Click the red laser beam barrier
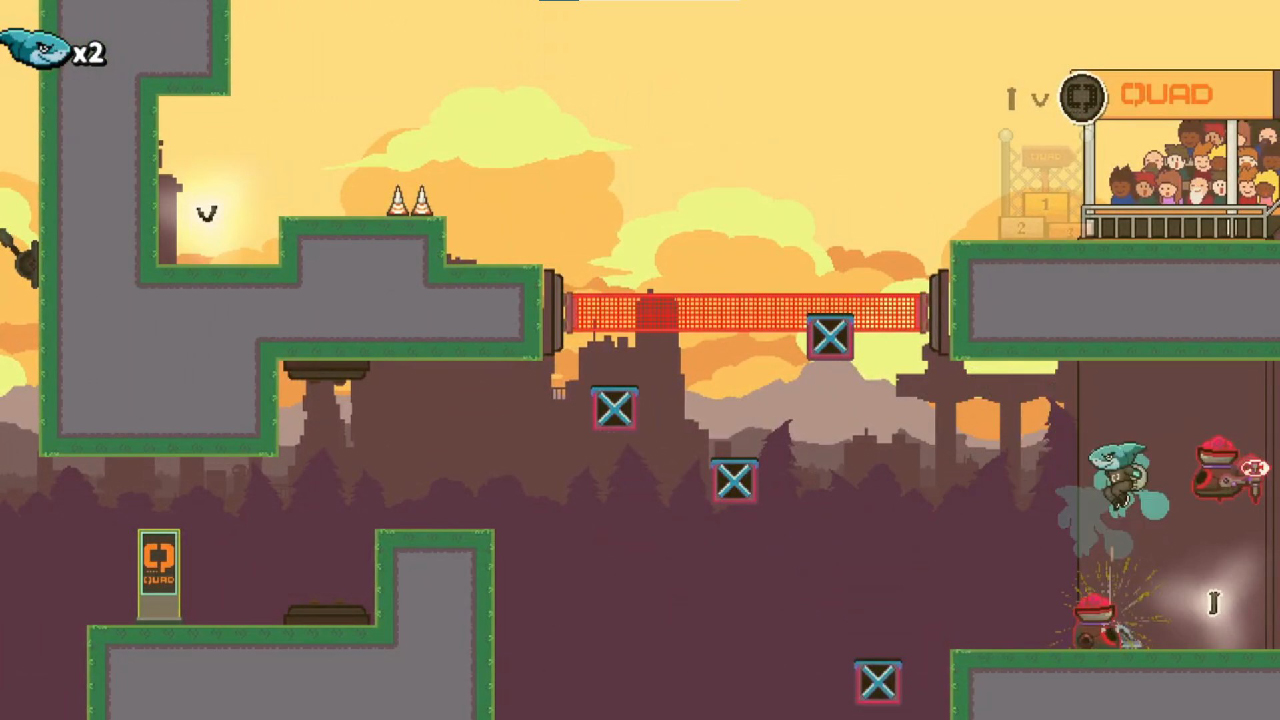Image resolution: width=1280 pixels, height=720 pixels. pos(700,312)
